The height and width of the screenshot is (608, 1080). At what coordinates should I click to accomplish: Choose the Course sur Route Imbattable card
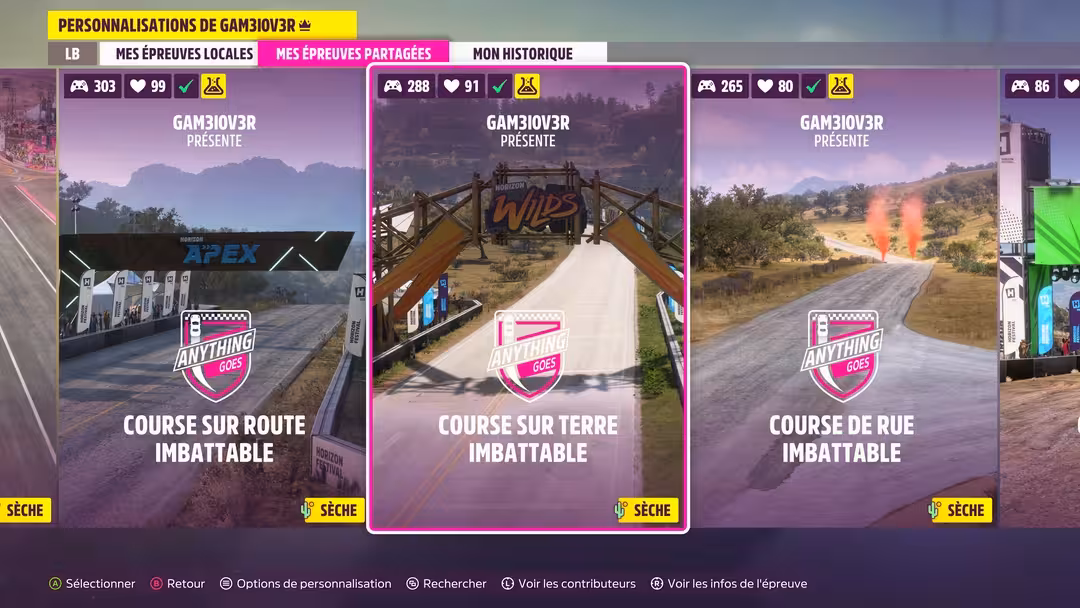[x=214, y=300]
